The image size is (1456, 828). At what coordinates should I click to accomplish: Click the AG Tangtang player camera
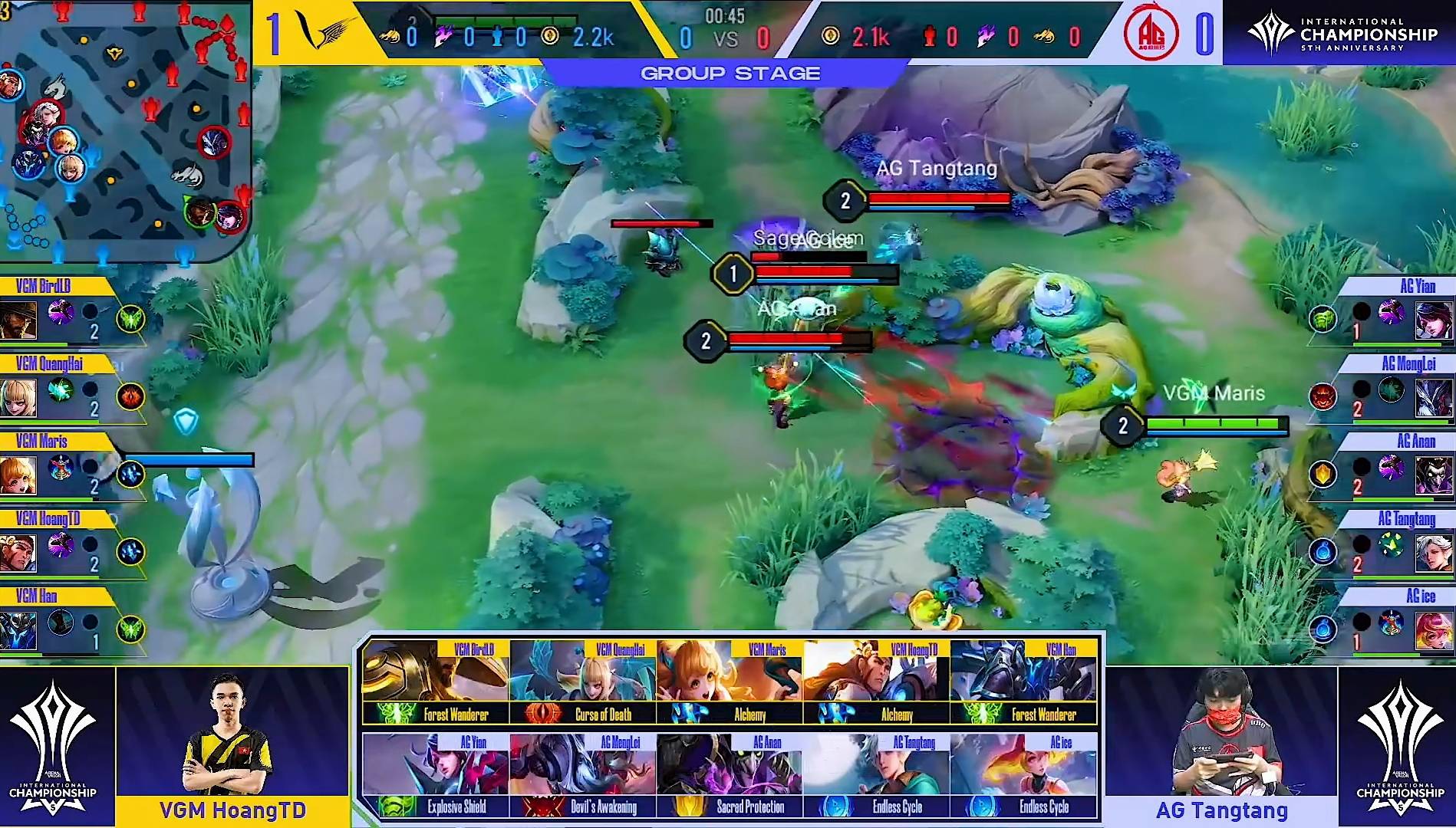(1221, 732)
